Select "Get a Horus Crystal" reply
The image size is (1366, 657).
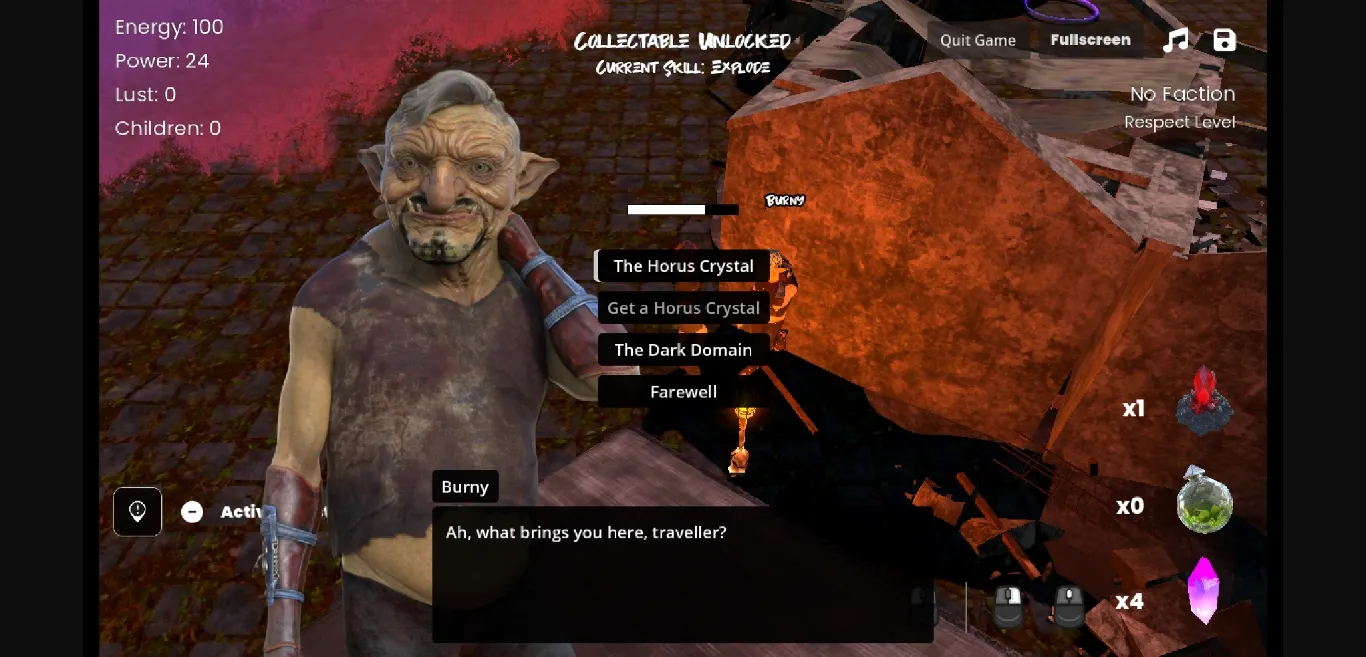683,308
